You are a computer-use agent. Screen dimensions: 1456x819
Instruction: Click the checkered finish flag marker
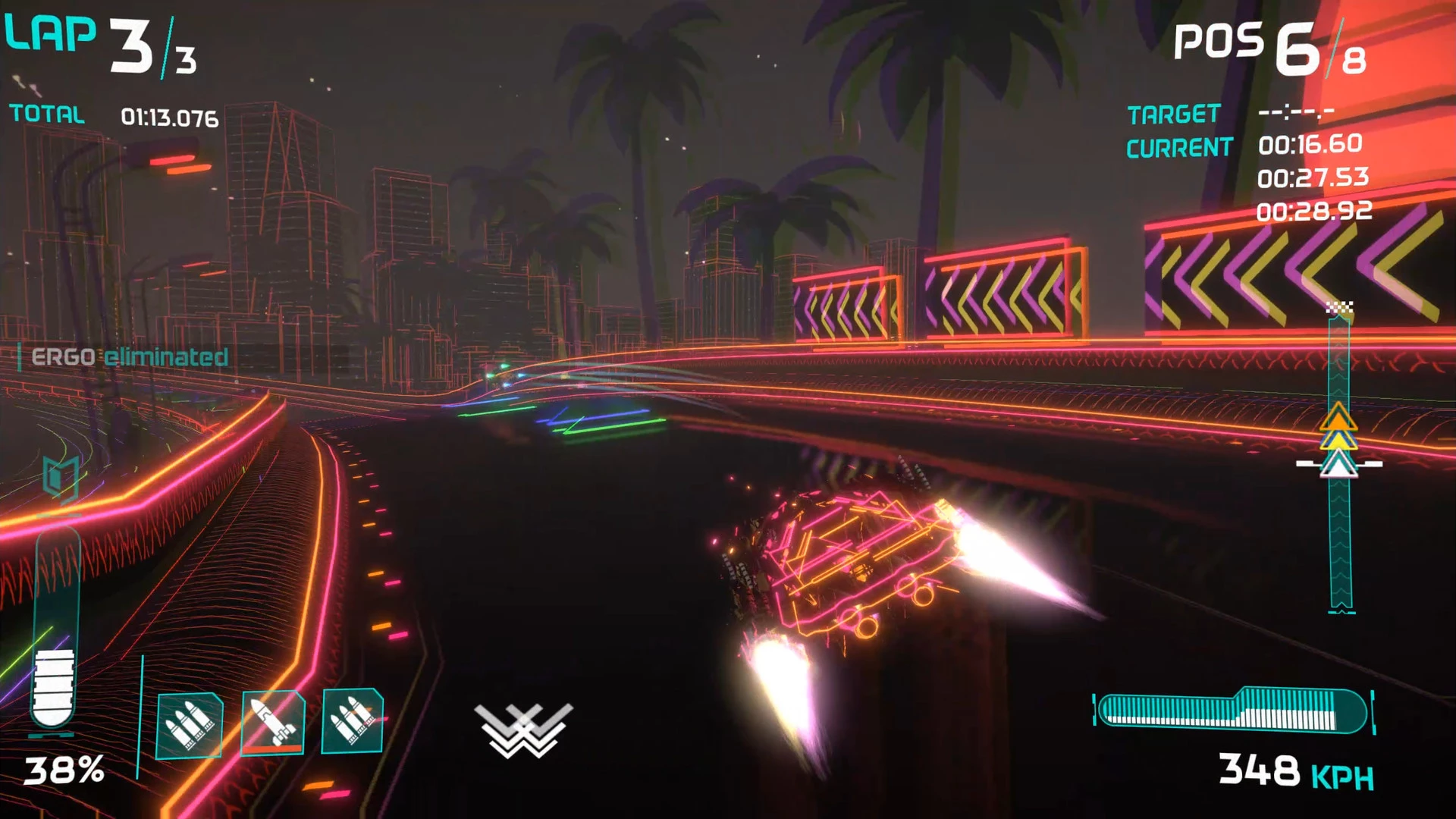(1339, 307)
